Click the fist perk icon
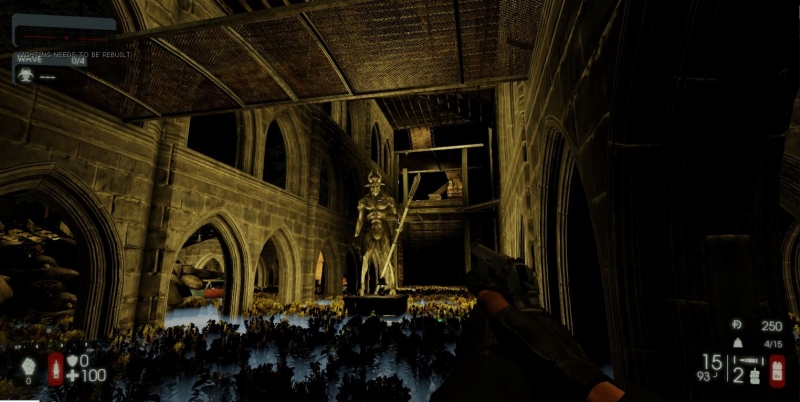The image size is (800, 402). click(27, 366)
